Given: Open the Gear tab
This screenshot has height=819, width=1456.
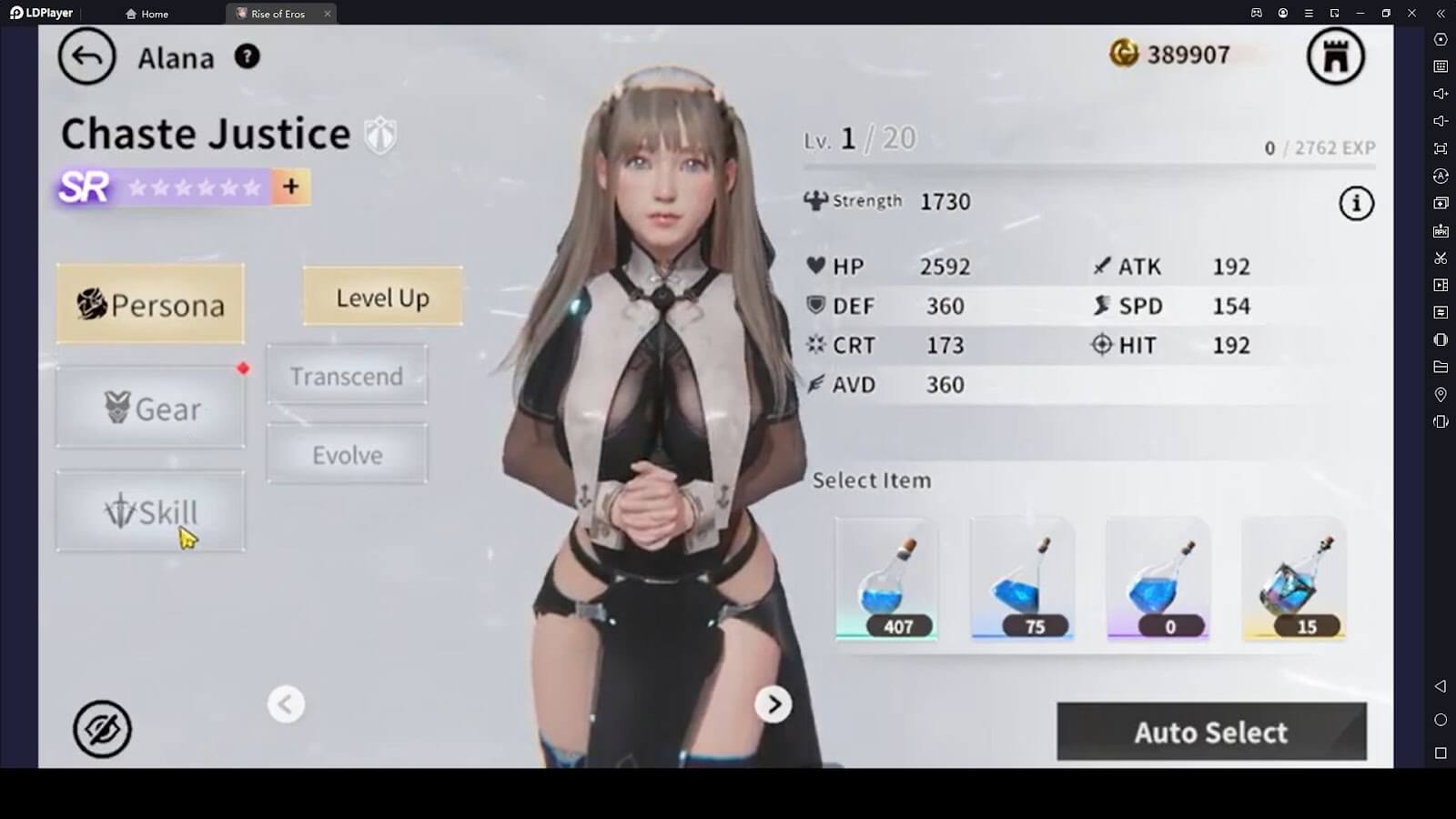Looking at the screenshot, I should [151, 408].
